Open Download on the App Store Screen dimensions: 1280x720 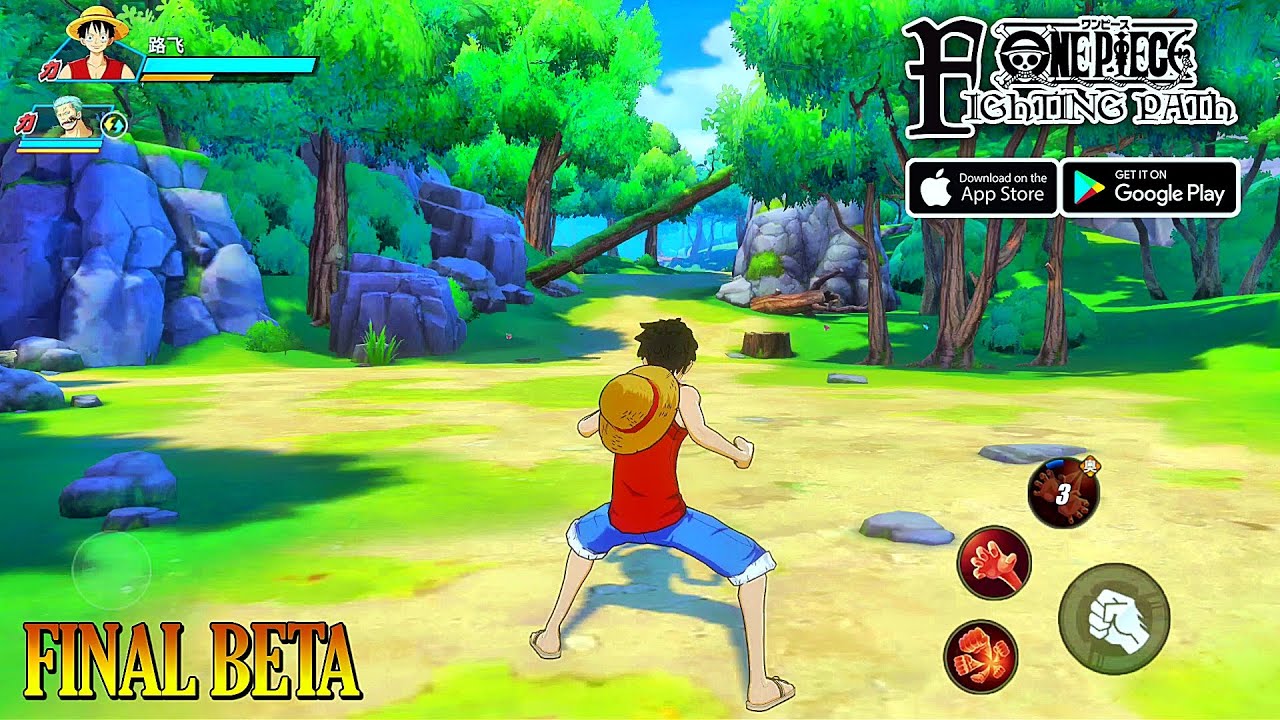click(985, 190)
